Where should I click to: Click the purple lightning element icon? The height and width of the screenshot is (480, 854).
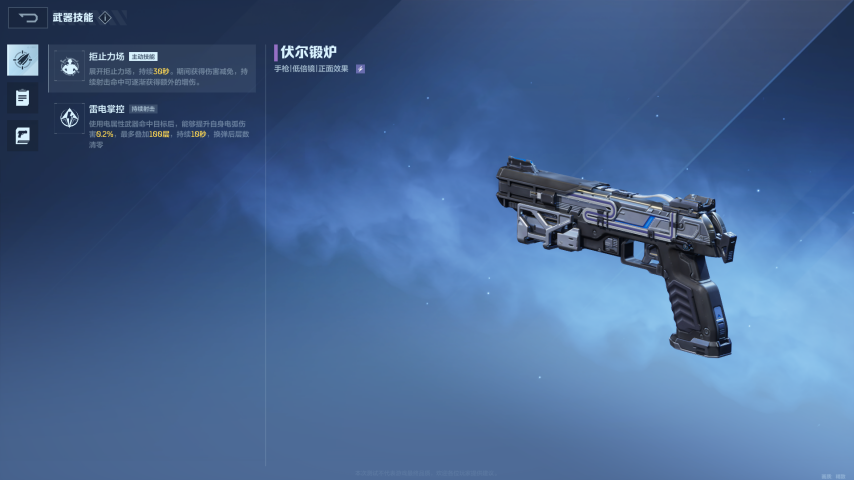360,69
